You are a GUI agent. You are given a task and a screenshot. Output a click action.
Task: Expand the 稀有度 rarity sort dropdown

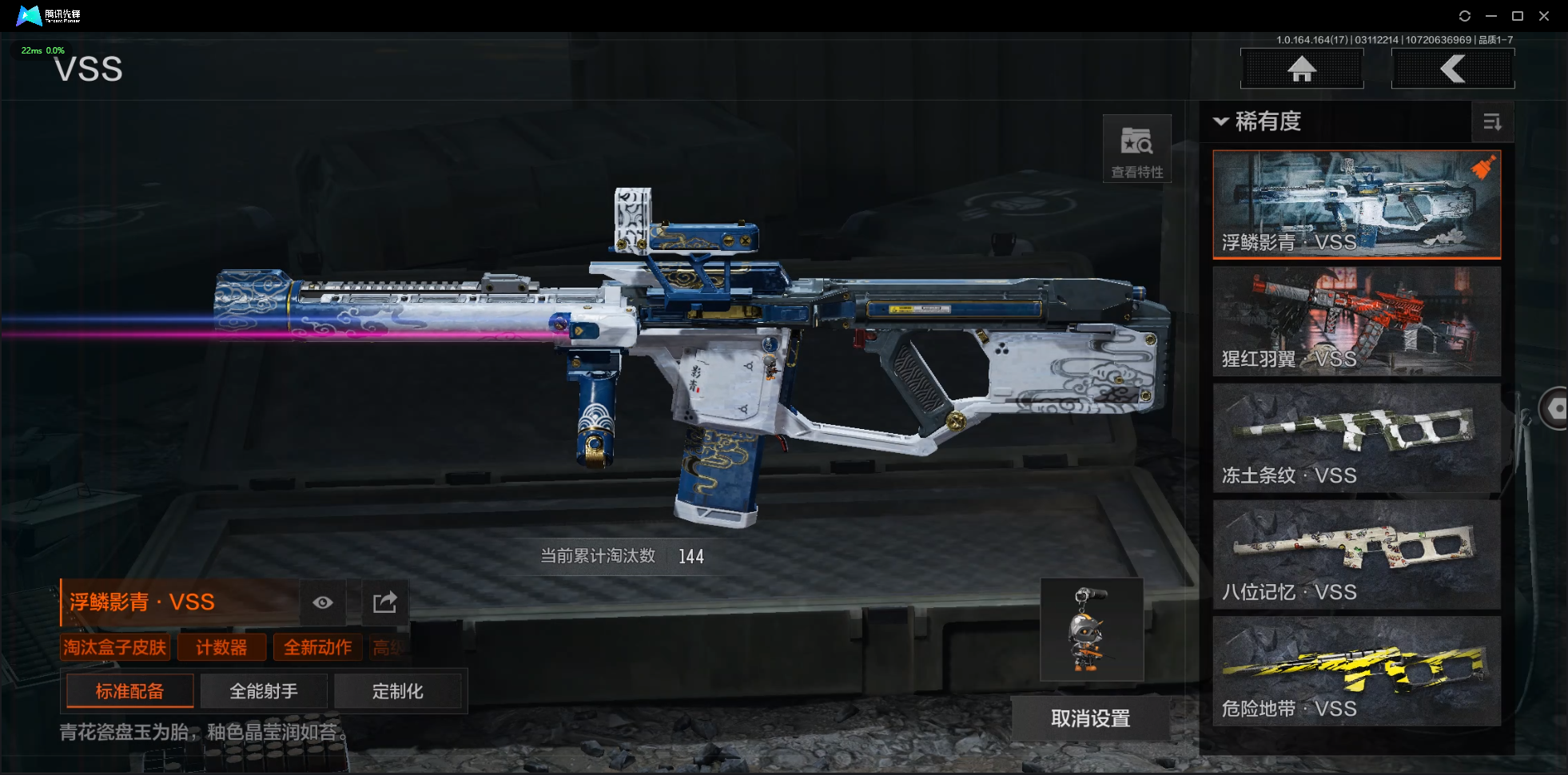click(1258, 121)
